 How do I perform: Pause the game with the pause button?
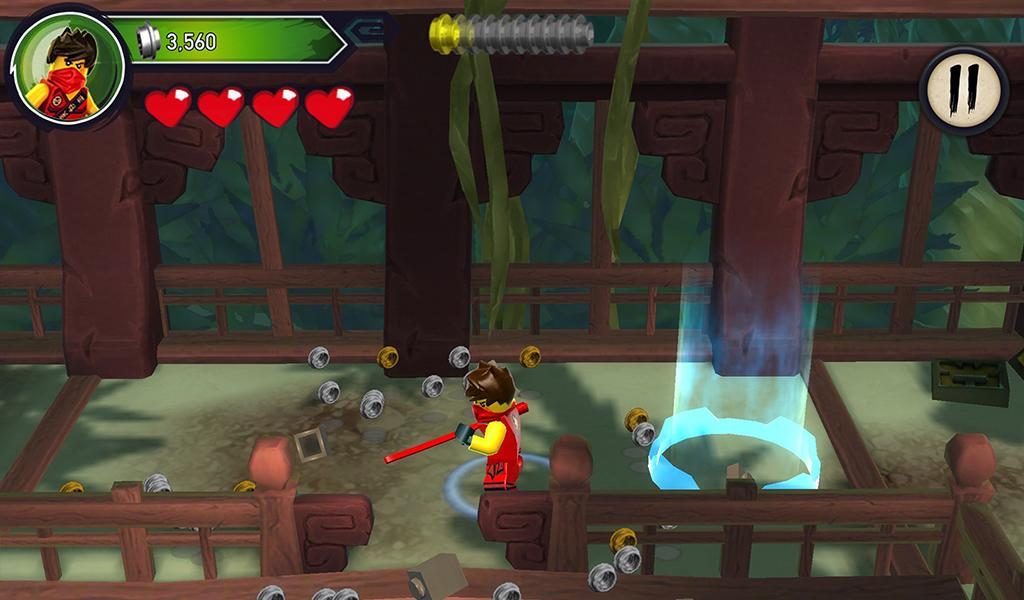pos(963,90)
